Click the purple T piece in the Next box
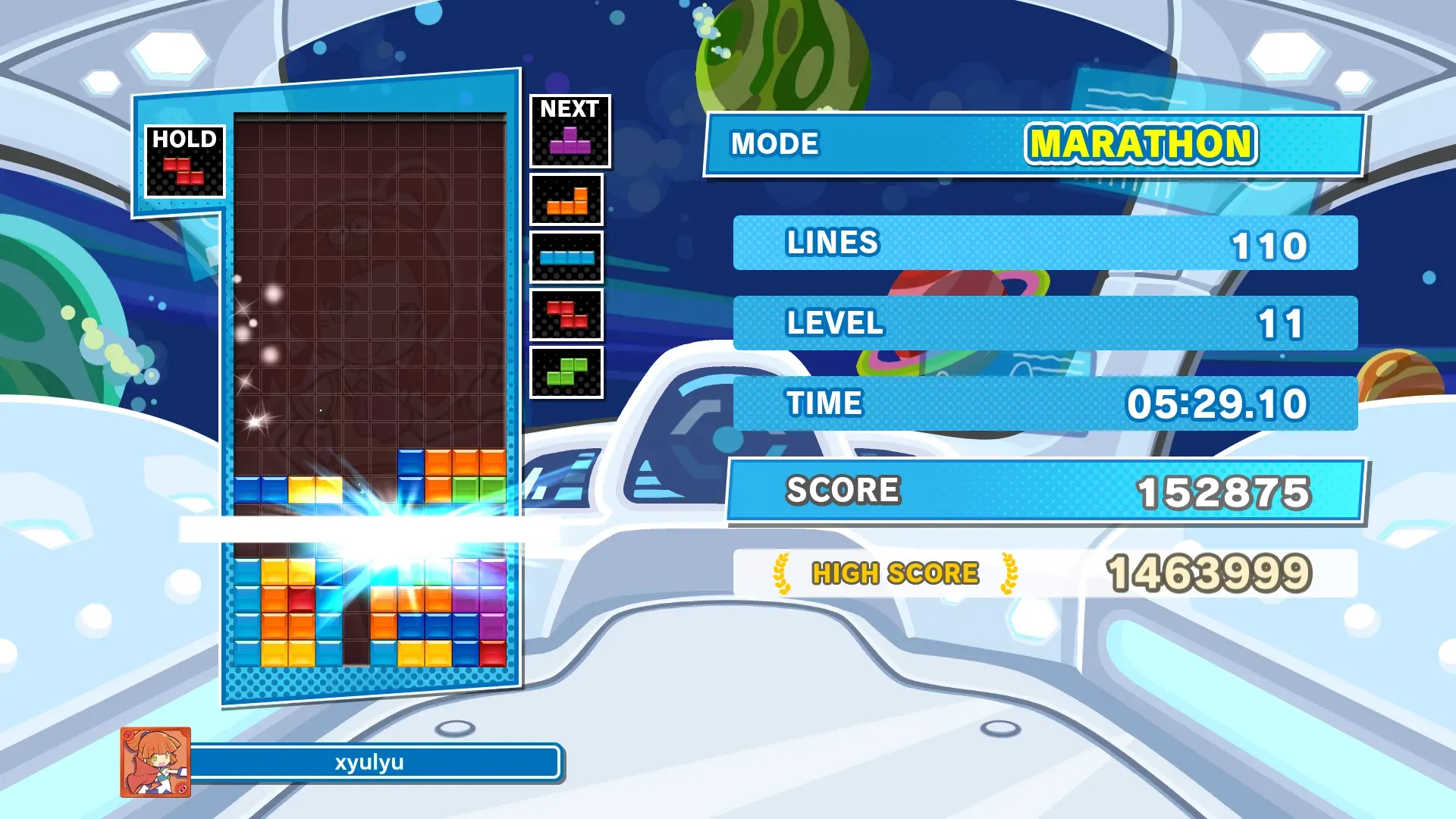Viewport: 1456px width, 819px height. (570, 141)
